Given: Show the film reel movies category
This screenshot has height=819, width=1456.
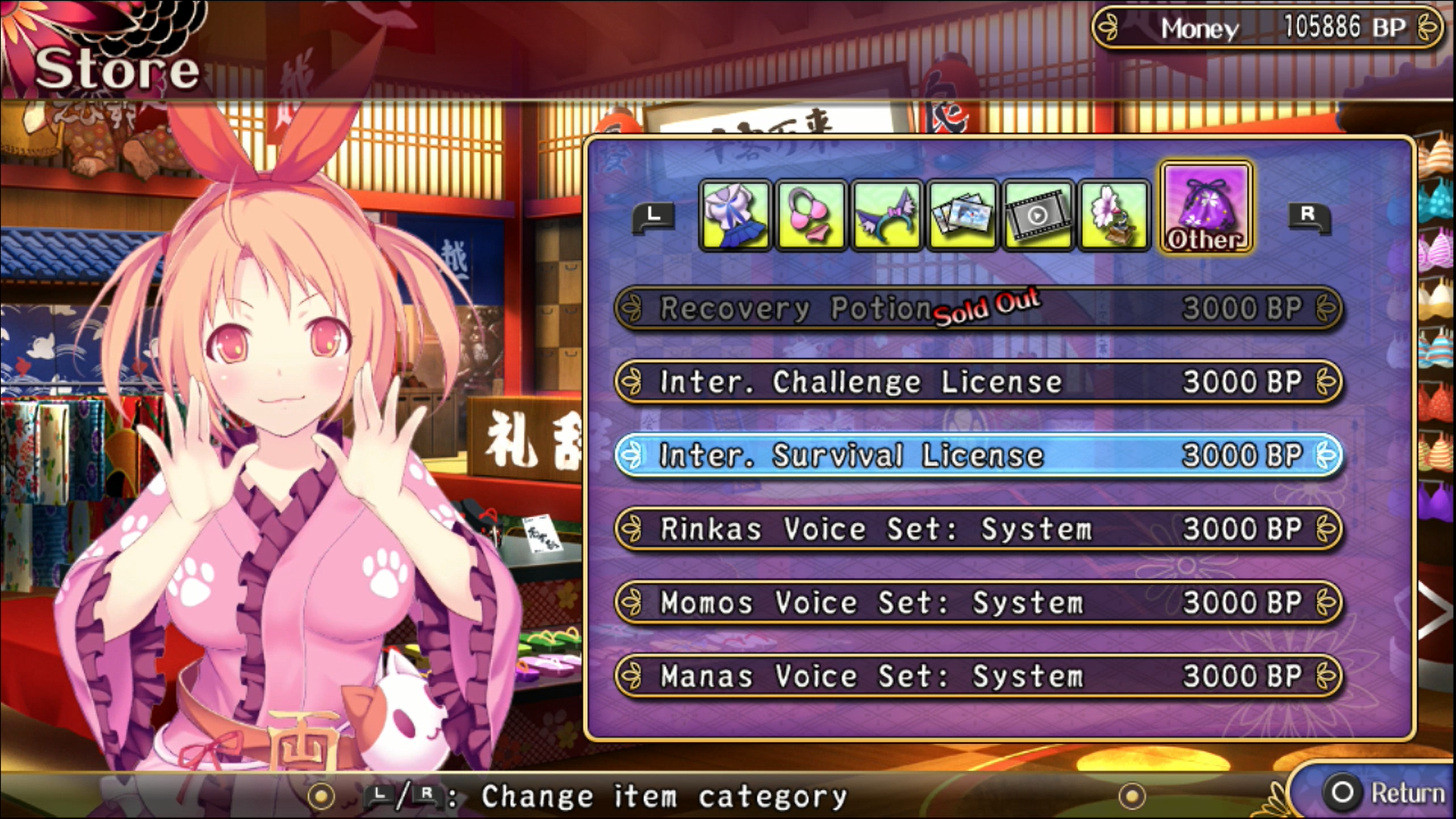Looking at the screenshot, I should tap(1038, 215).
